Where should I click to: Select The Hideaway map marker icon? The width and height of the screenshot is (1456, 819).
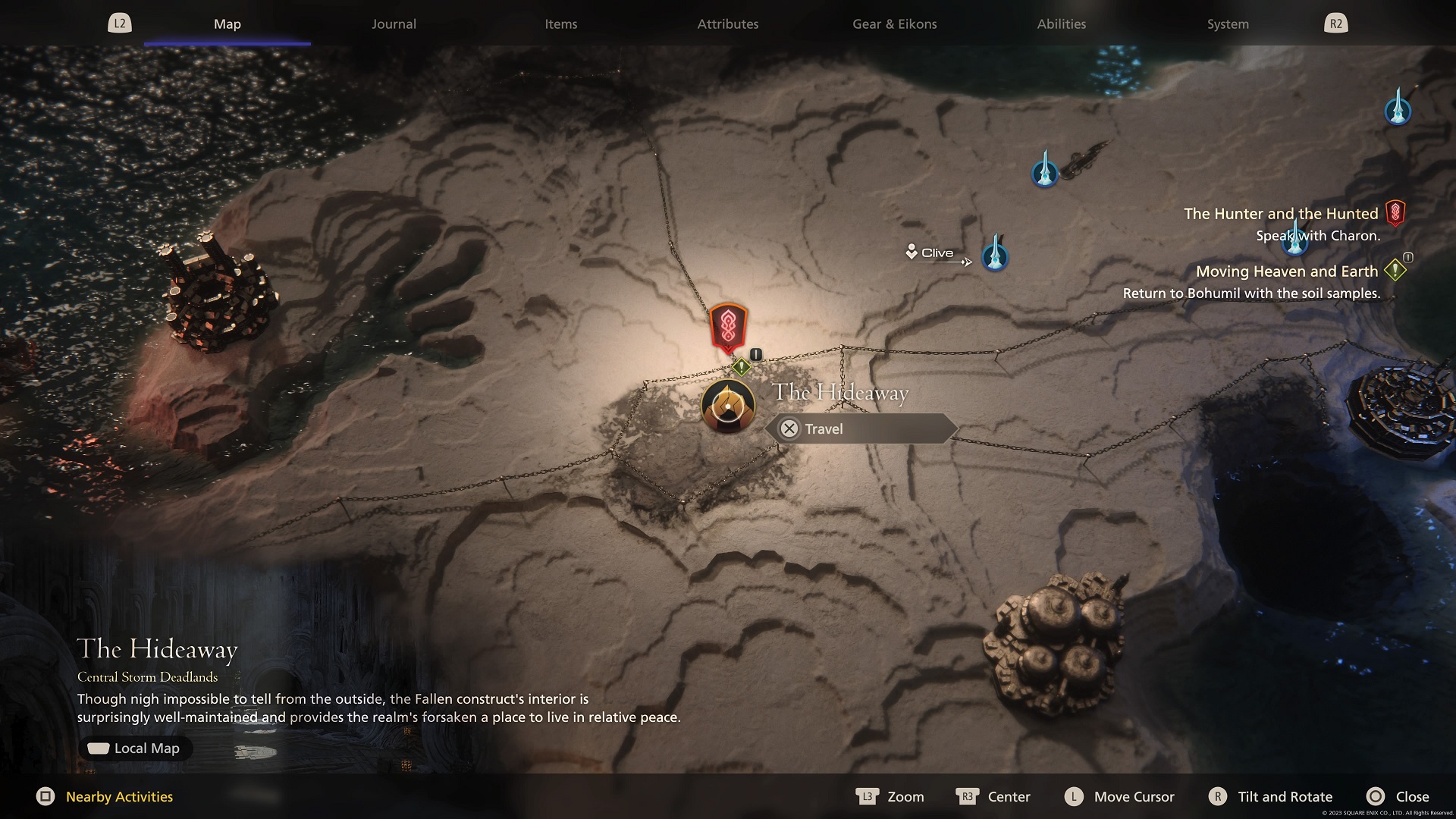pyautogui.click(x=727, y=406)
